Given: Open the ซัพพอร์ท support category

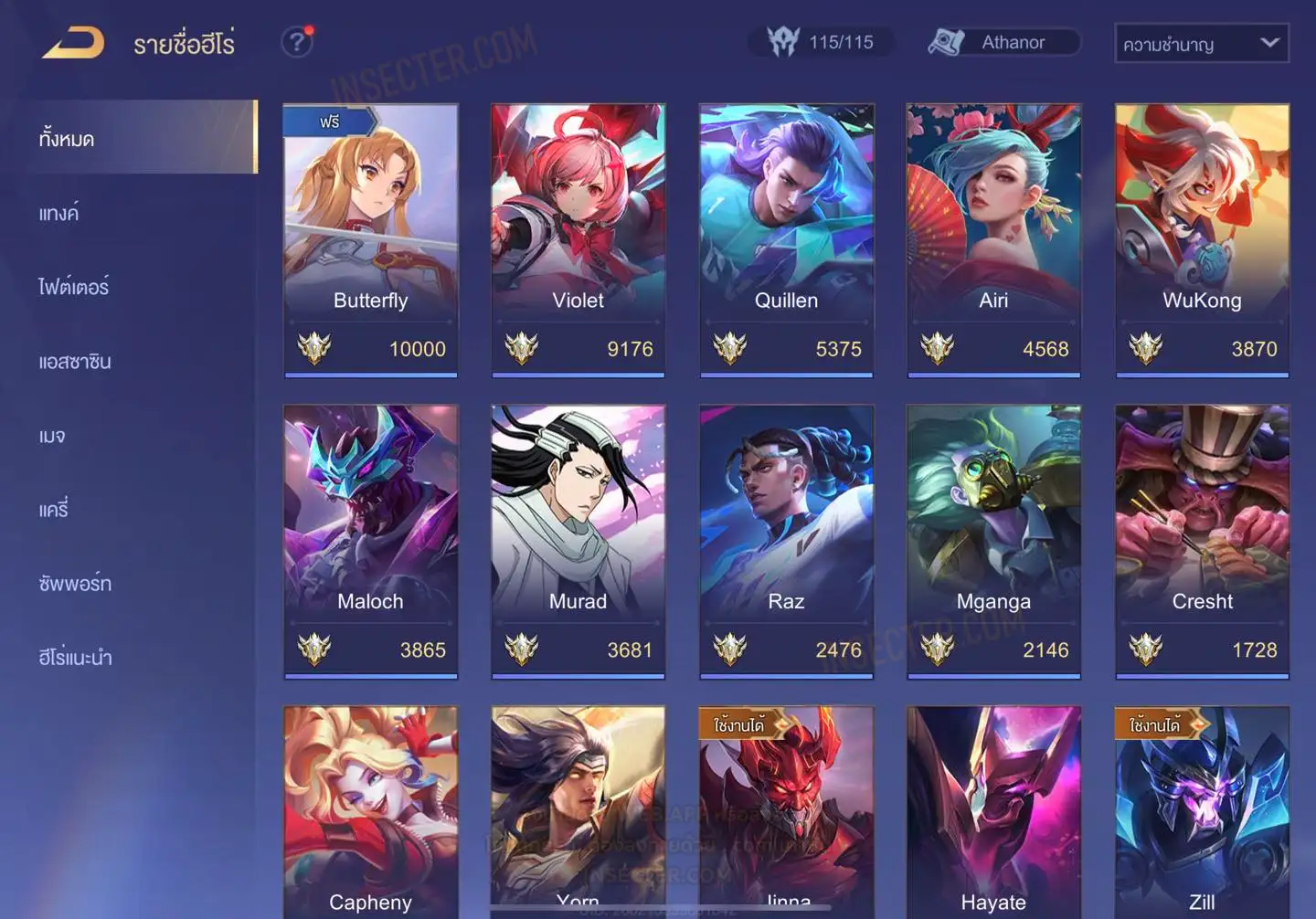Looking at the screenshot, I should 75,584.
